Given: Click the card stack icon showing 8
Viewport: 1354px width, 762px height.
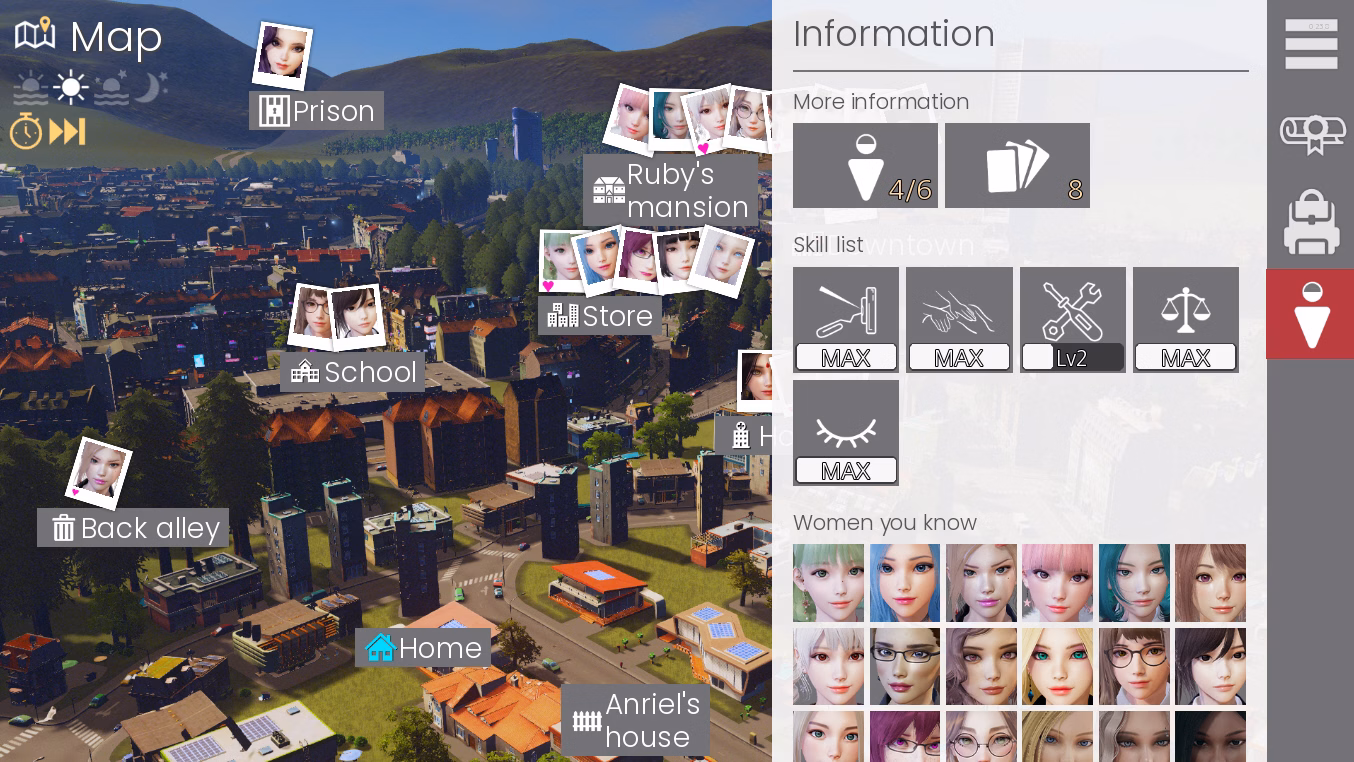Looking at the screenshot, I should click(x=1017, y=165).
